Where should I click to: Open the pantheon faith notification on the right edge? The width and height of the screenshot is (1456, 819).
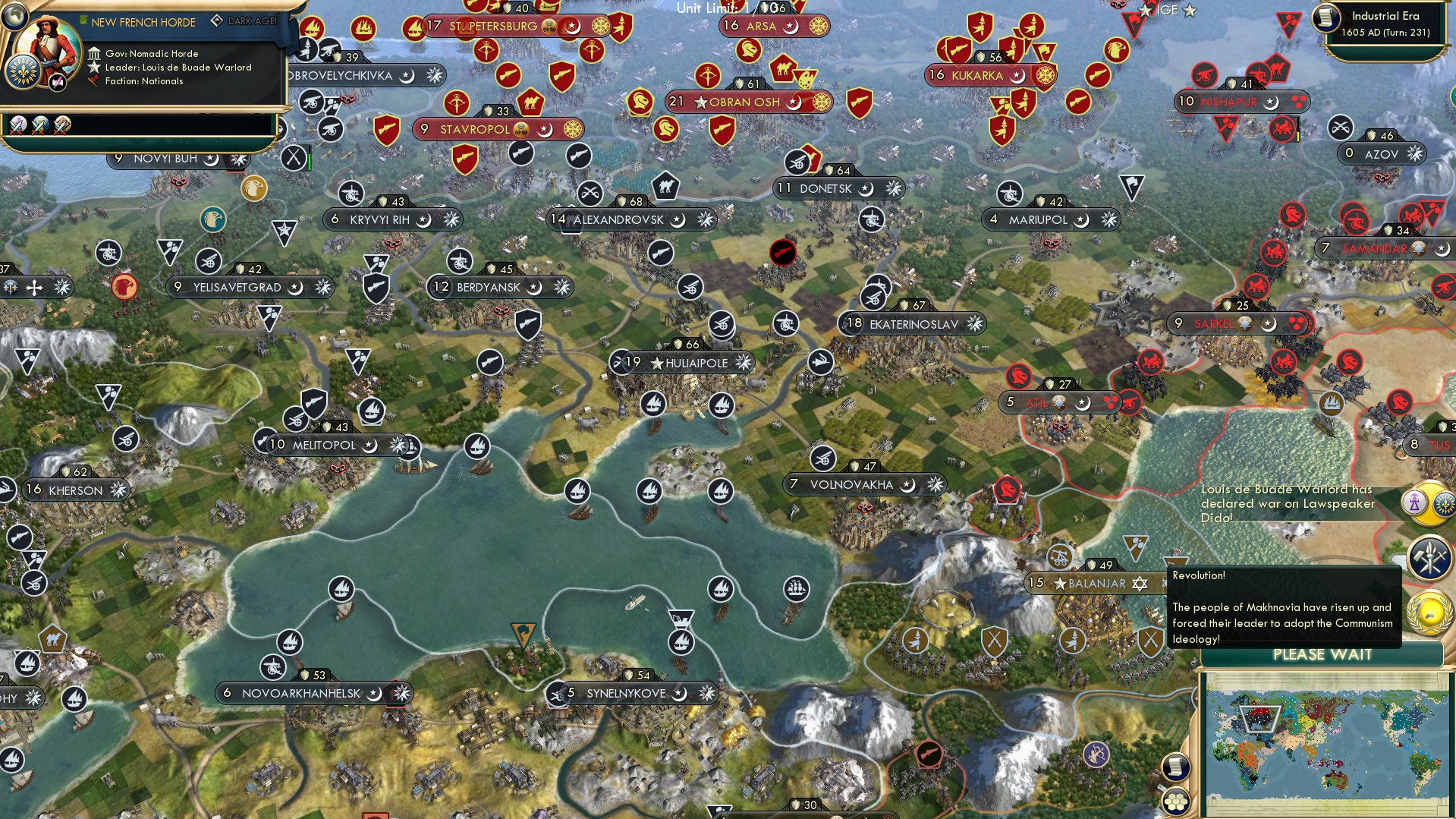[1414, 502]
